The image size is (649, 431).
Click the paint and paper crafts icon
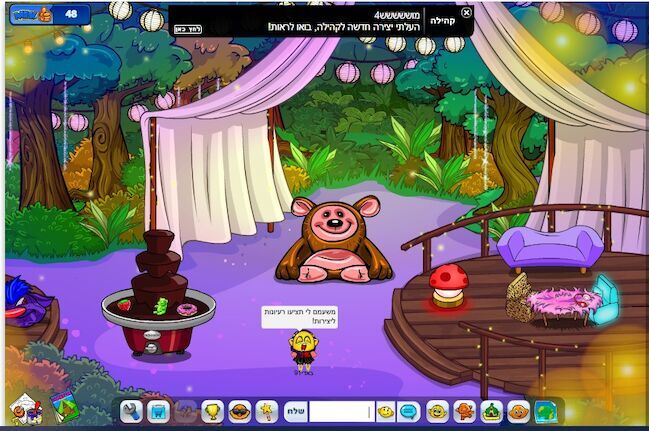(x=24, y=408)
